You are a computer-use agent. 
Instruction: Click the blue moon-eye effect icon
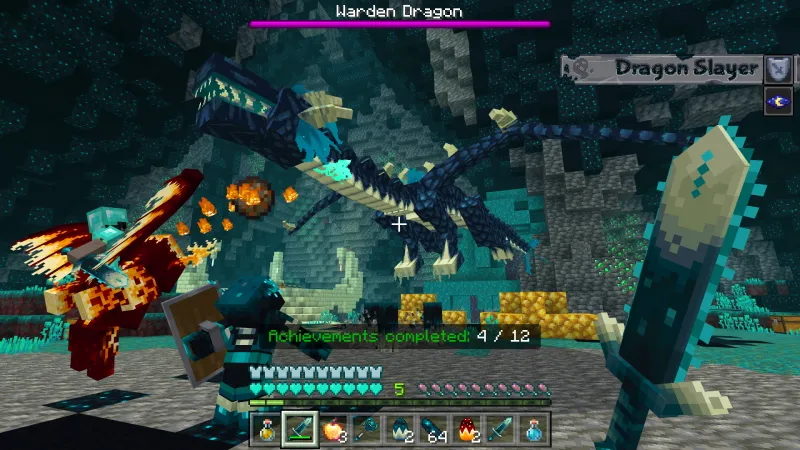click(778, 101)
